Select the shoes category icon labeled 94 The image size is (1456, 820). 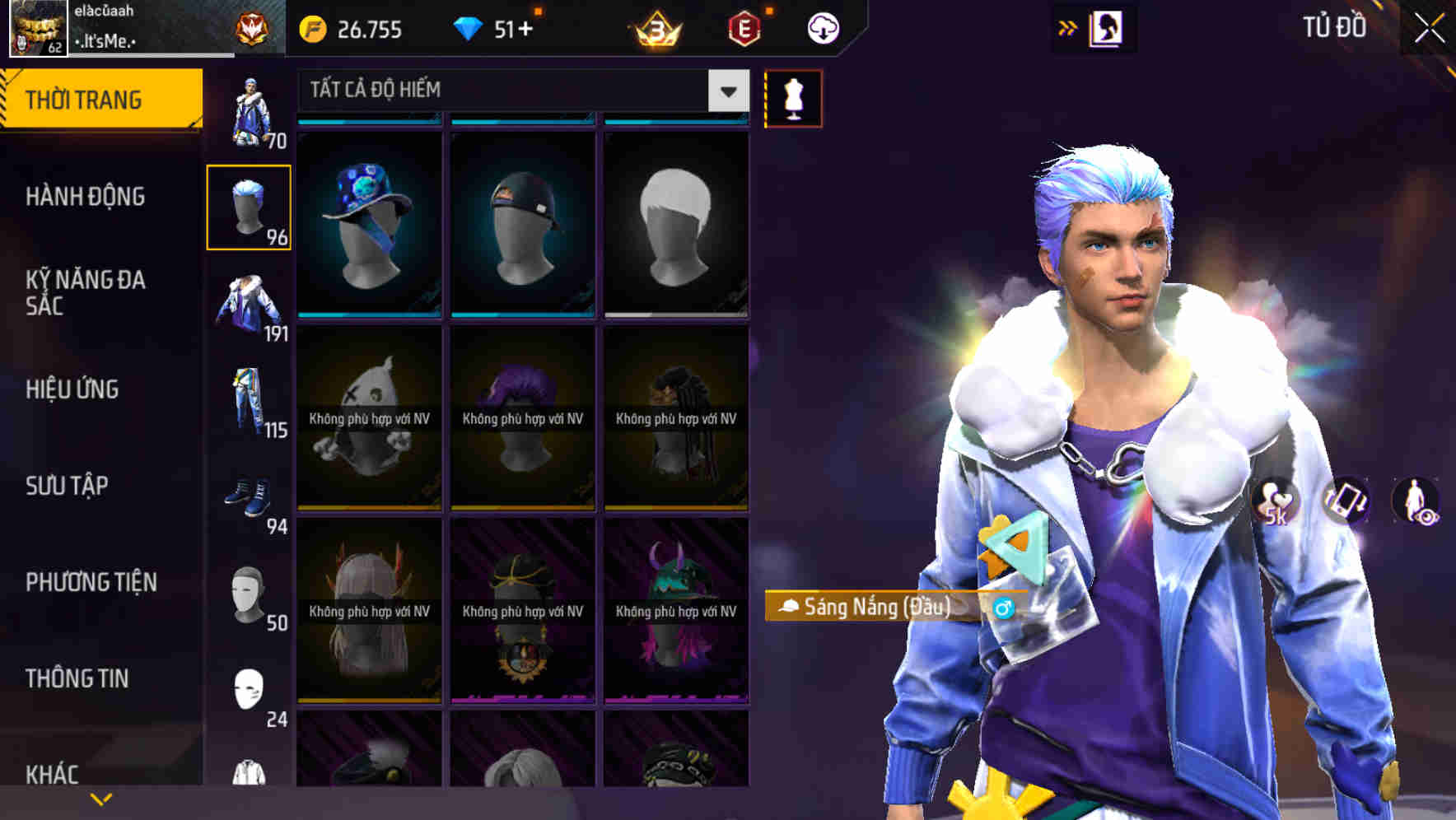click(249, 494)
